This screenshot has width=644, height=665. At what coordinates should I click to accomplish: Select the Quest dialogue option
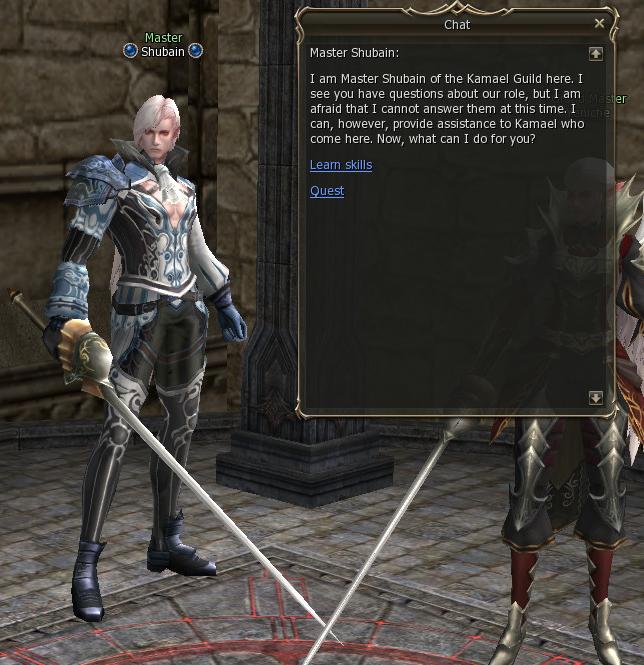click(326, 191)
